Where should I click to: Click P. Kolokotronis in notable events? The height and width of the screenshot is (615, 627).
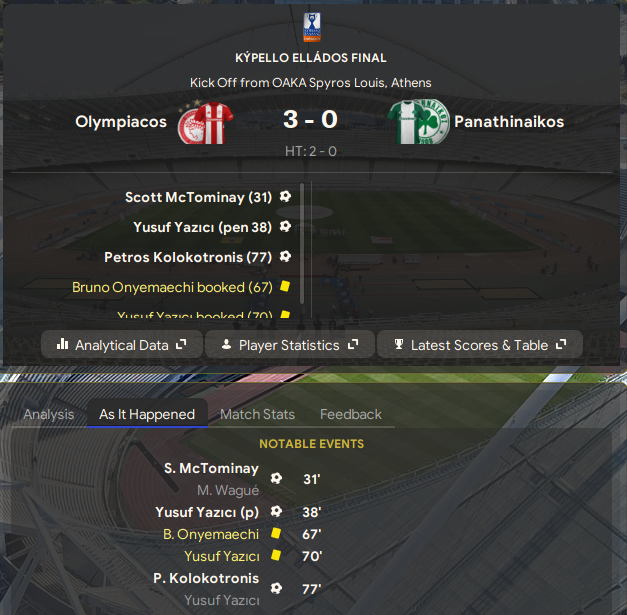tap(205, 579)
